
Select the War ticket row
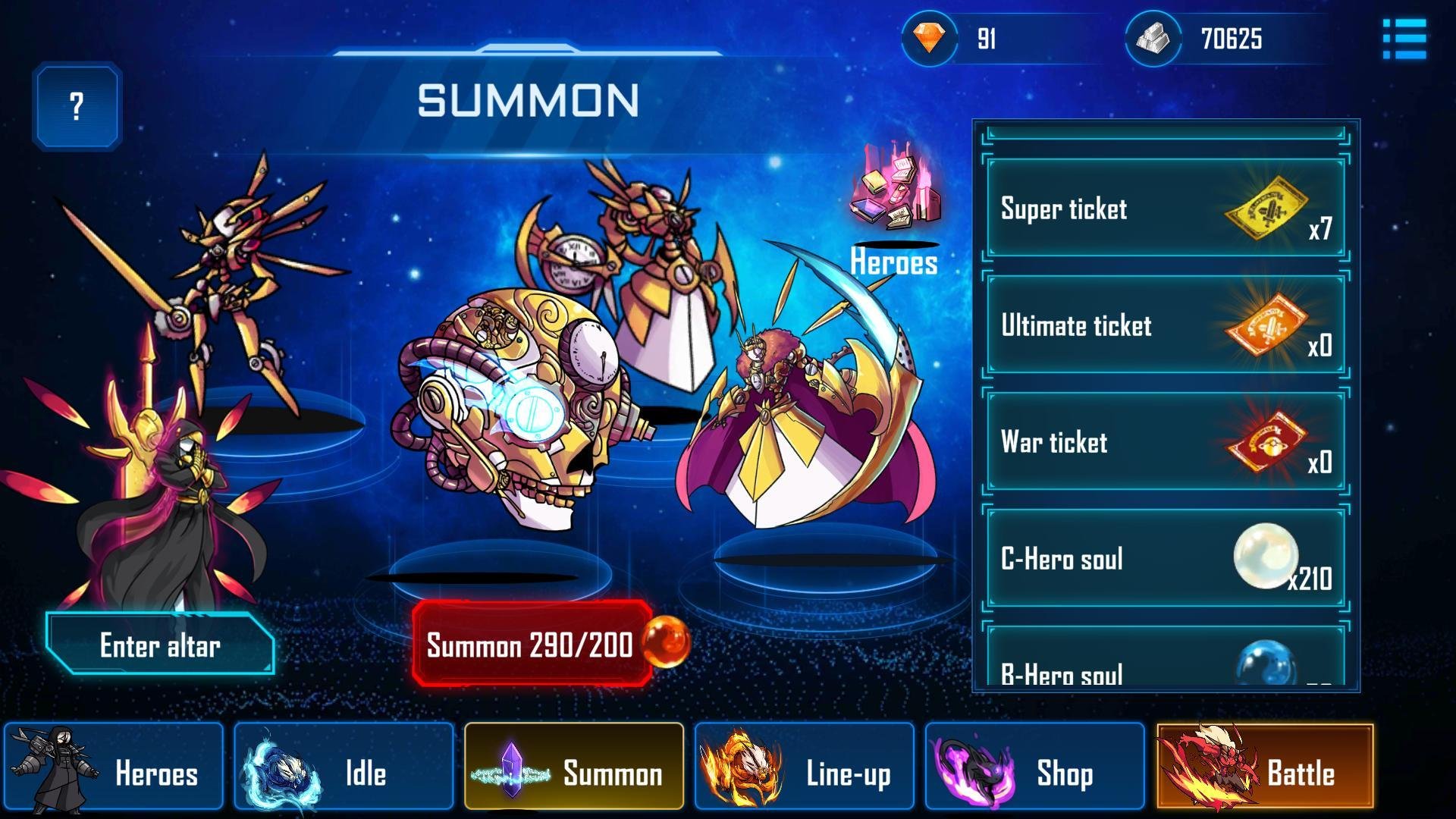tap(1165, 442)
